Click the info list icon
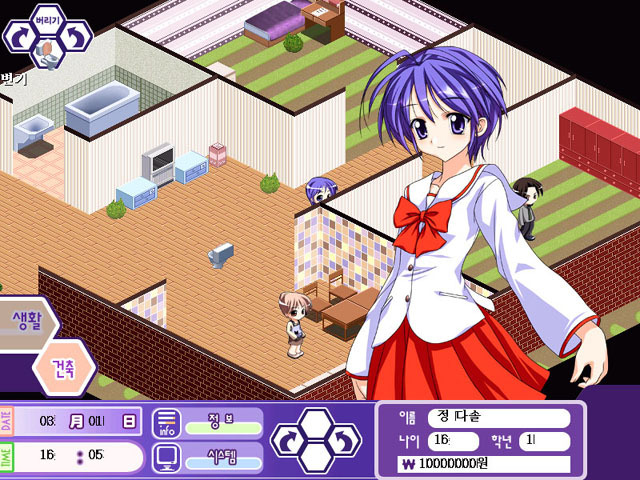Screen dimensions: 640x480 pyautogui.click(x=166, y=423)
